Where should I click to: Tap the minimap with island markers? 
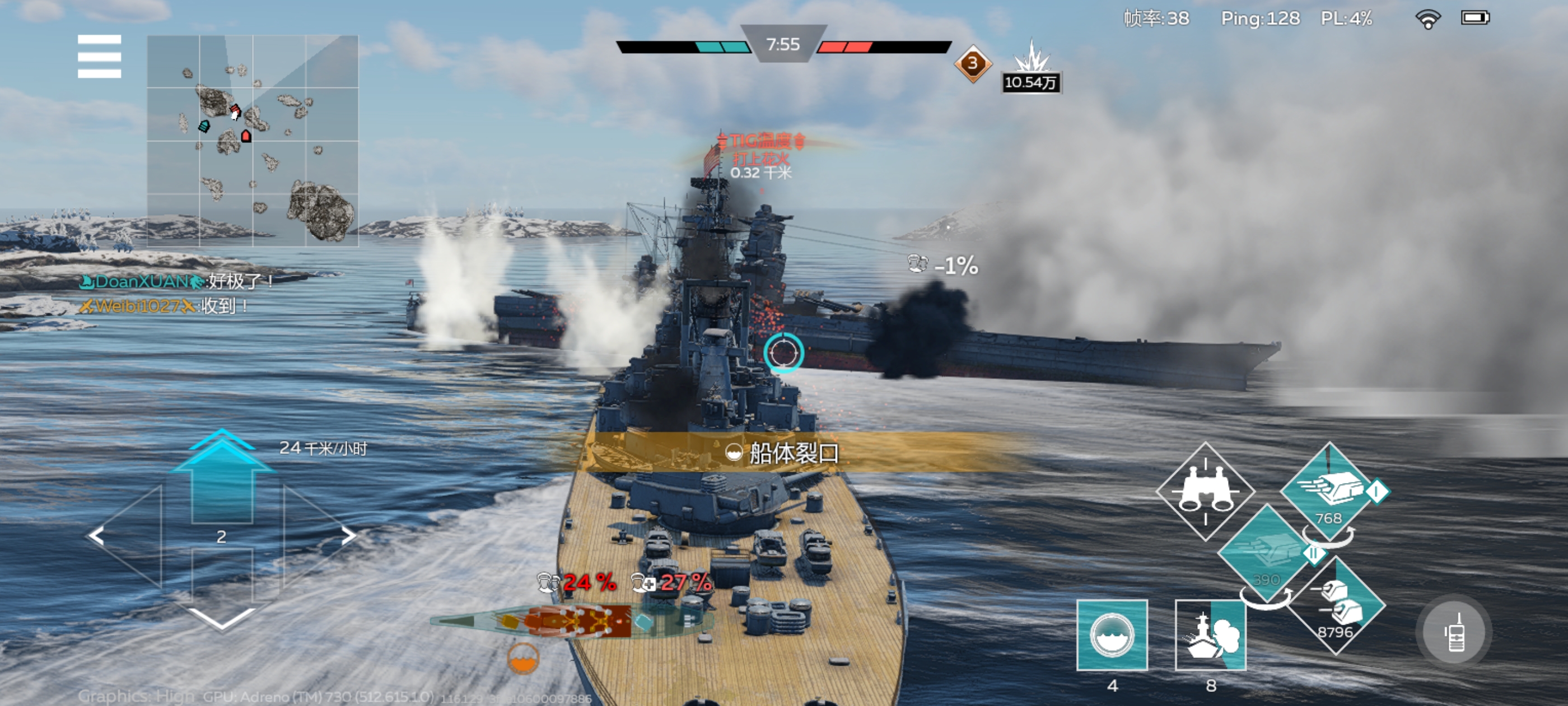pos(253,140)
